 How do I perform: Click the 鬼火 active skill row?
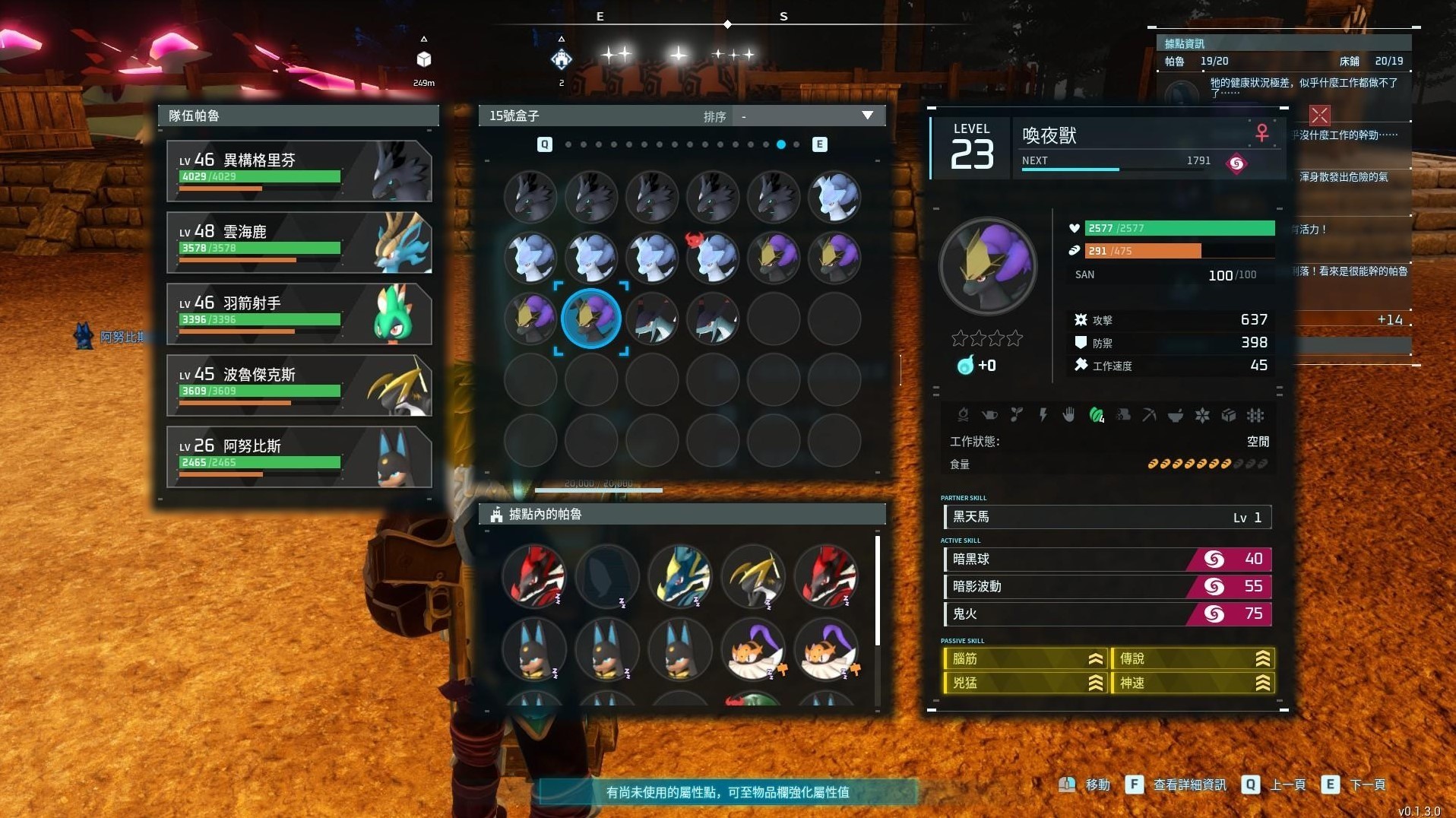point(1106,614)
